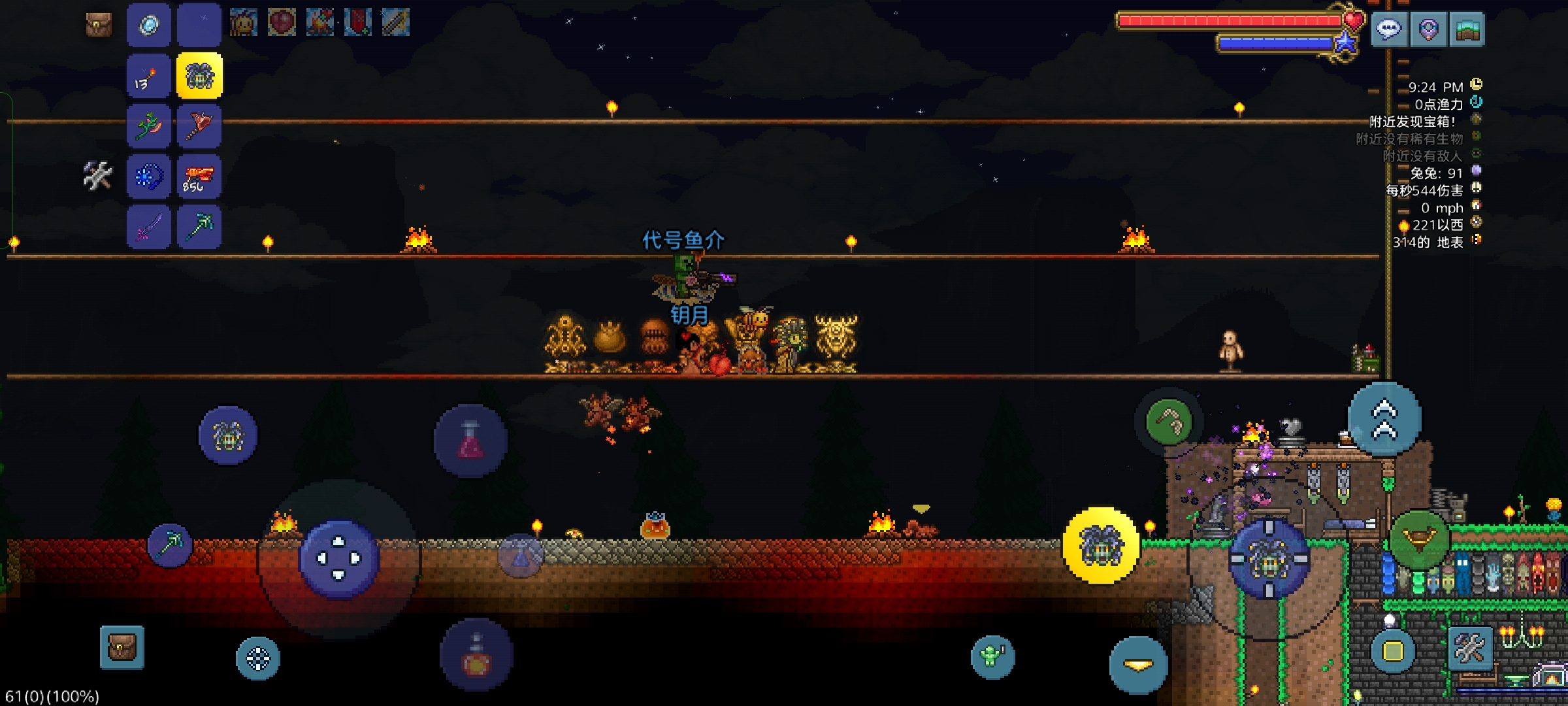1568x706 pixels.
Task: Use the faded blue mana potion button
Action: click(521, 556)
